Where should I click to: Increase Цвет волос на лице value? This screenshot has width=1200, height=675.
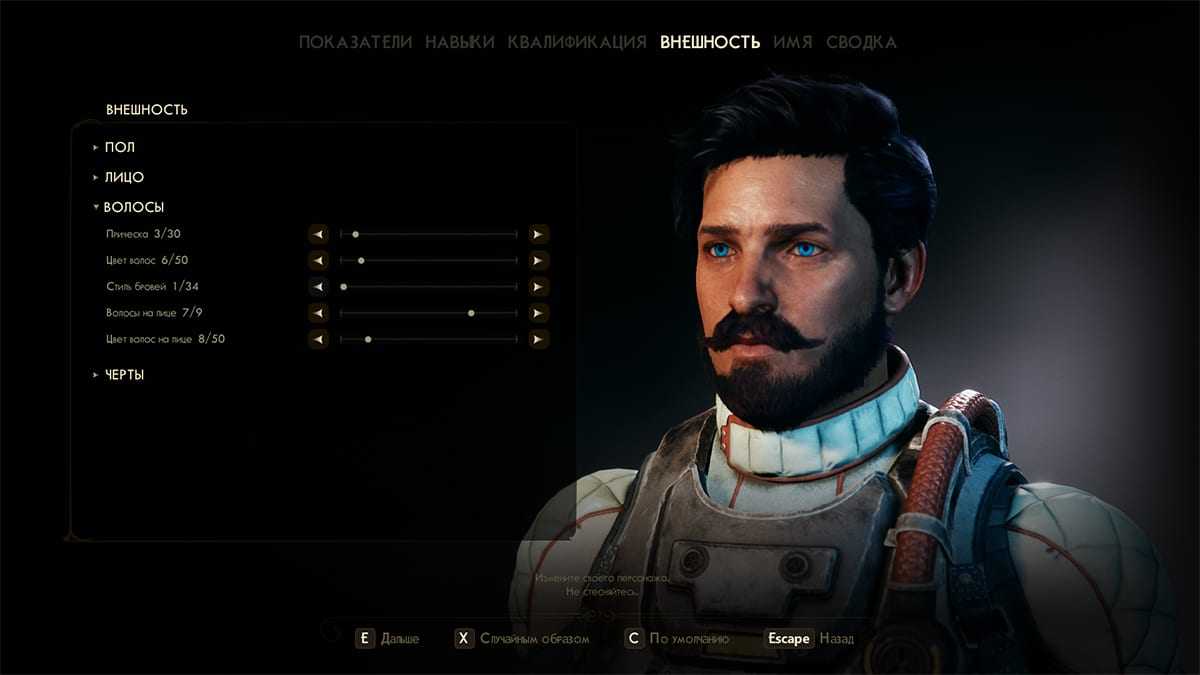point(538,339)
